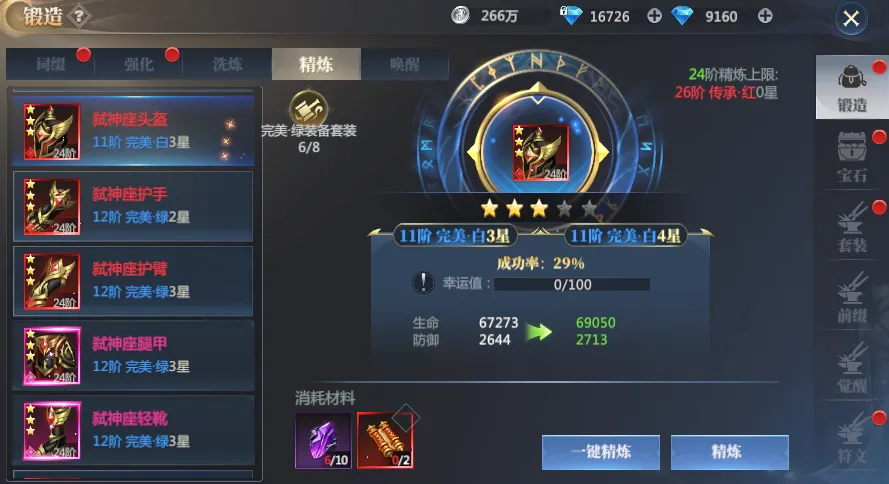This screenshot has width=889, height=484.
Task: Click the 一键精炼 button
Action: 601,451
